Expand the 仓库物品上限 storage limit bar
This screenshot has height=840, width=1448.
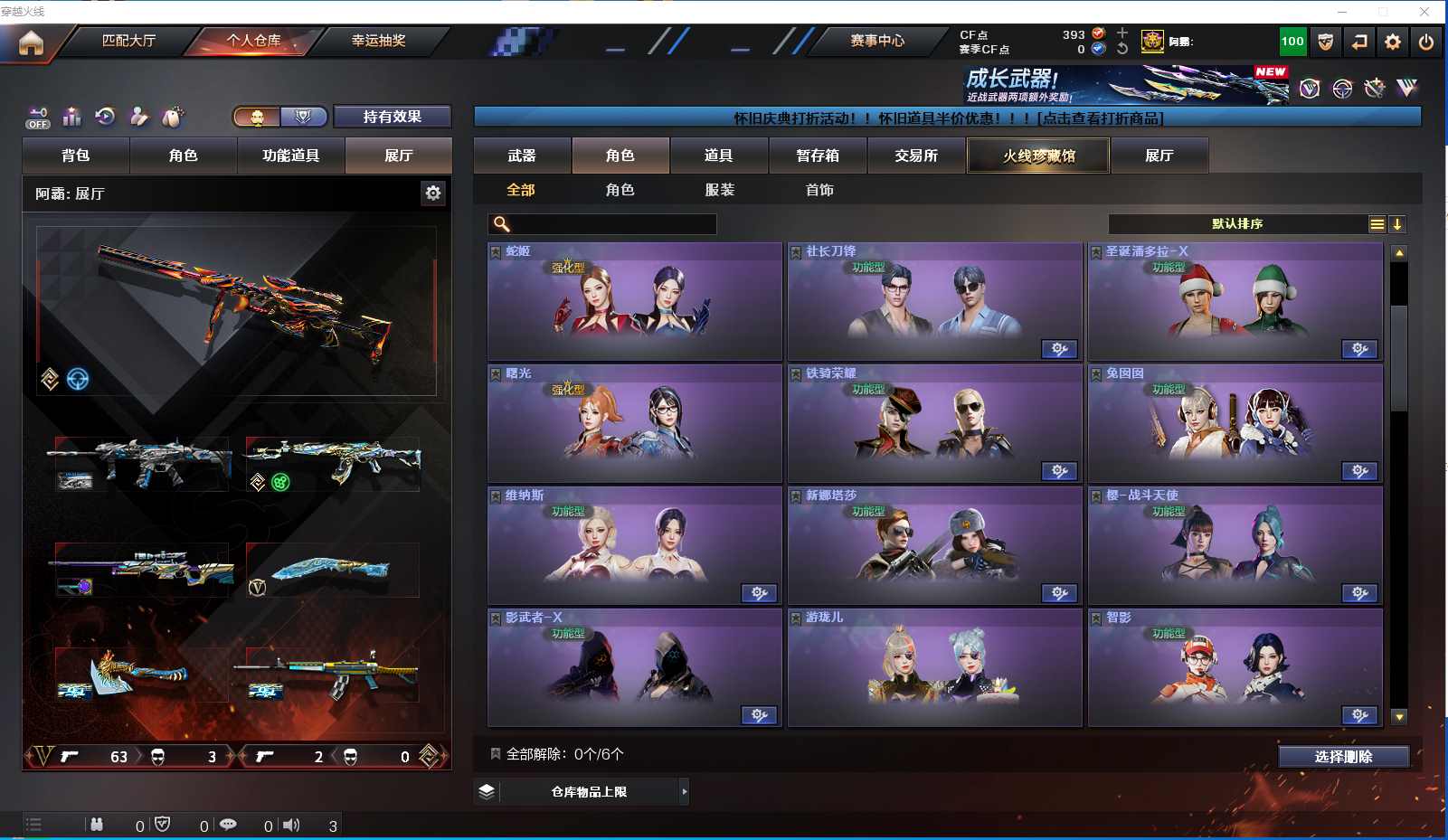click(x=589, y=792)
